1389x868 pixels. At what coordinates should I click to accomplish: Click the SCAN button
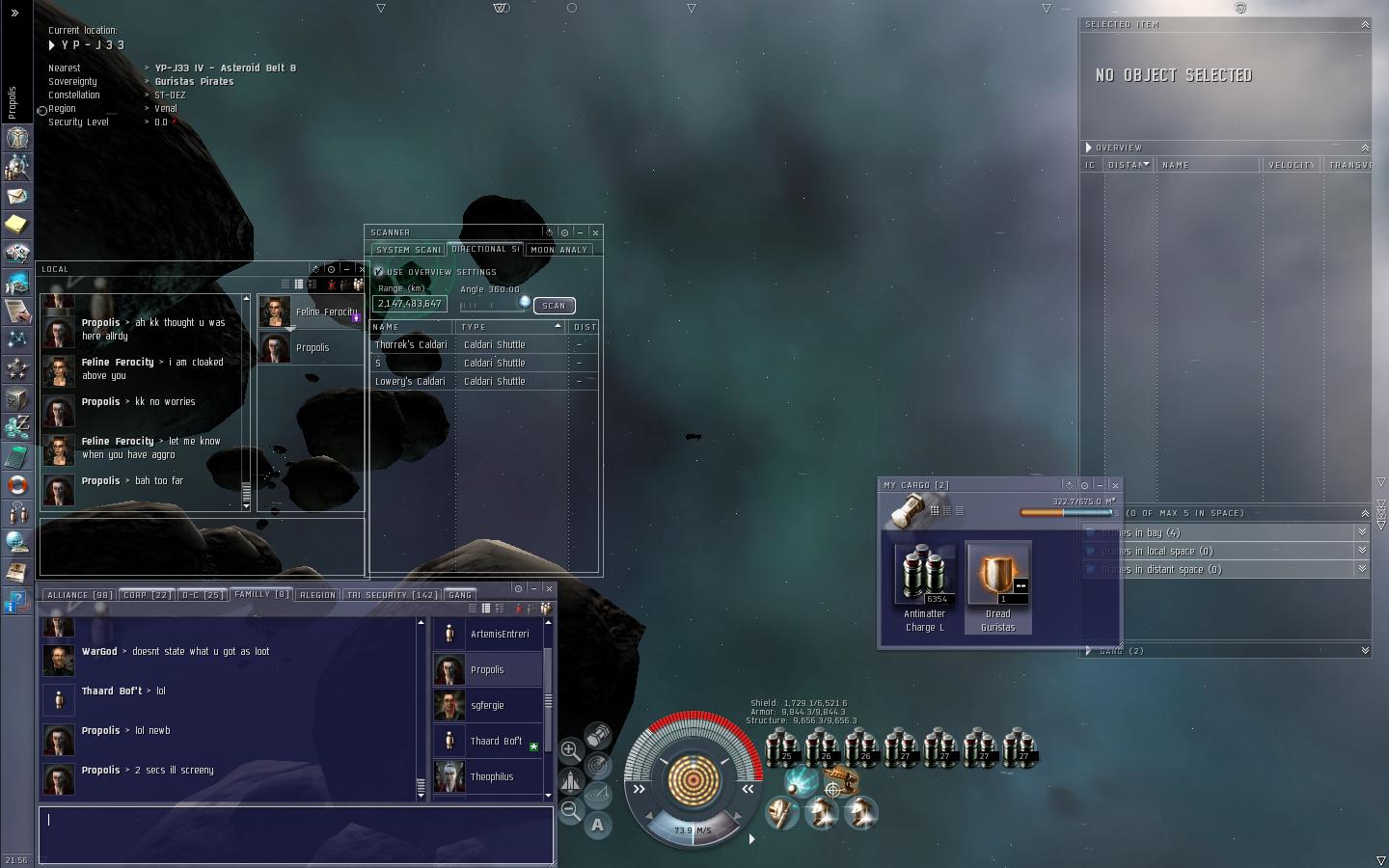(x=554, y=306)
